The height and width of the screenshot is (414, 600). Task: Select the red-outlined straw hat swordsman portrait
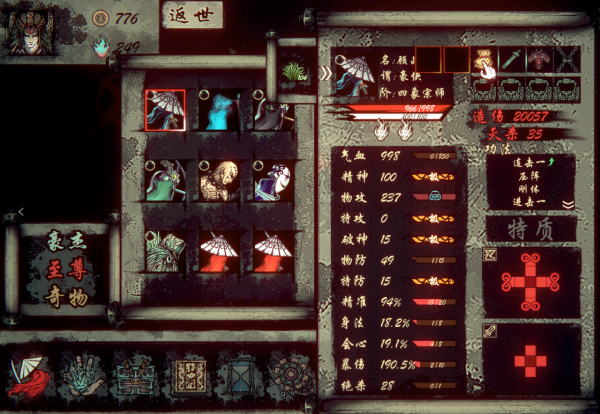tap(166, 109)
